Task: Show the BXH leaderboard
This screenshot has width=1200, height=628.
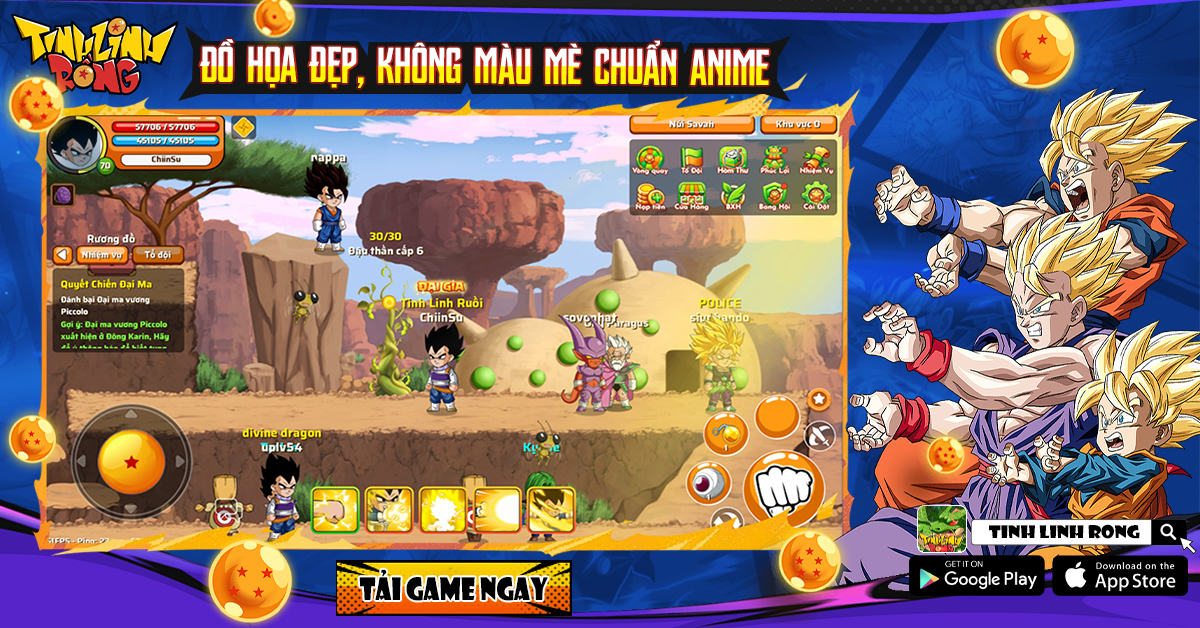Action: point(733,195)
